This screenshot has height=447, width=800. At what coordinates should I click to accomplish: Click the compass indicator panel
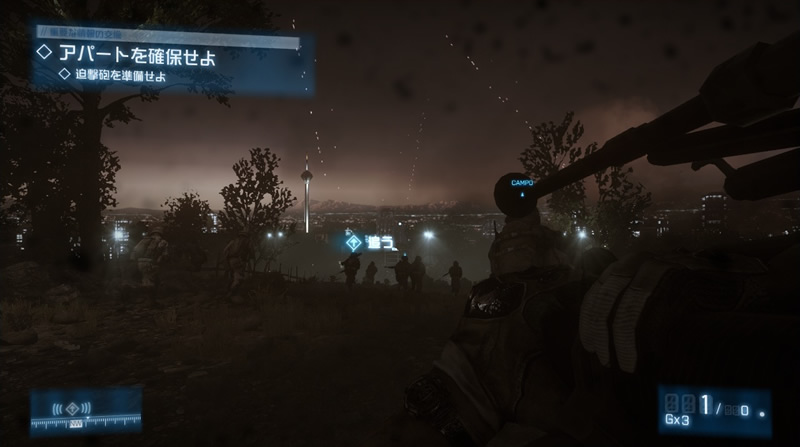(x=86, y=410)
